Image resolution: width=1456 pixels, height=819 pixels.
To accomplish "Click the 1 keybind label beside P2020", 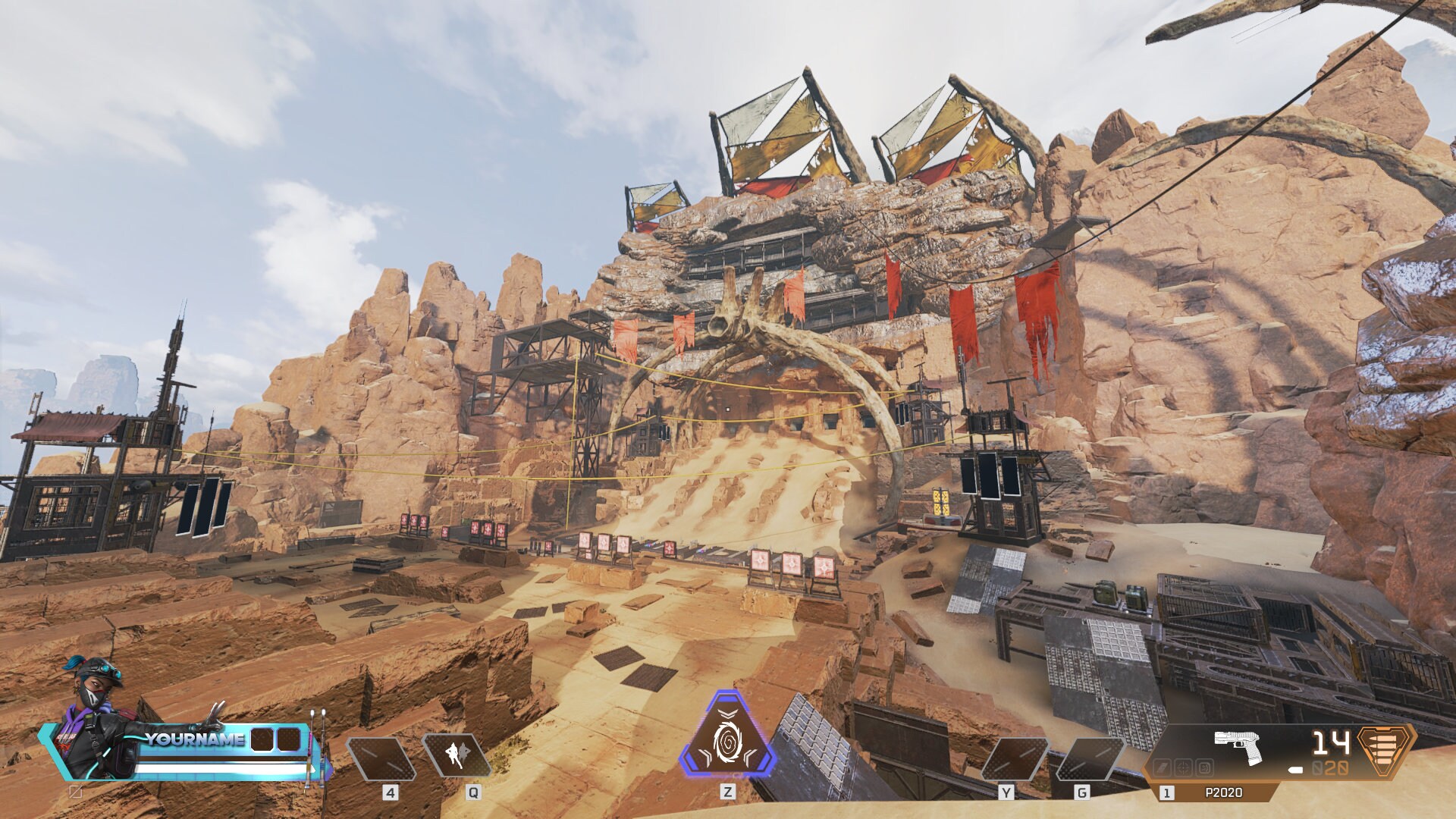I will [1166, 793].
